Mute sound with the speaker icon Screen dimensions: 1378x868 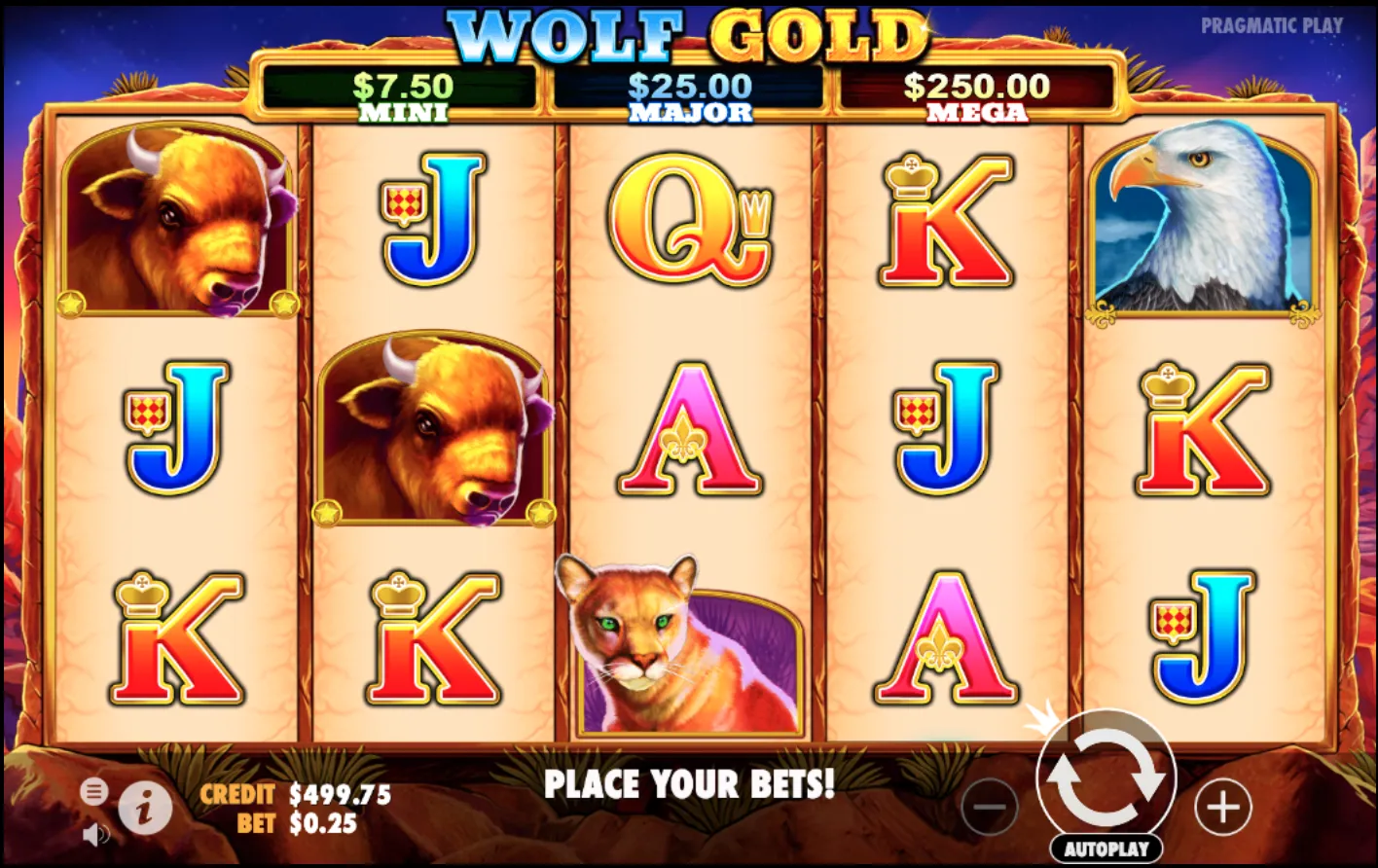94,833
